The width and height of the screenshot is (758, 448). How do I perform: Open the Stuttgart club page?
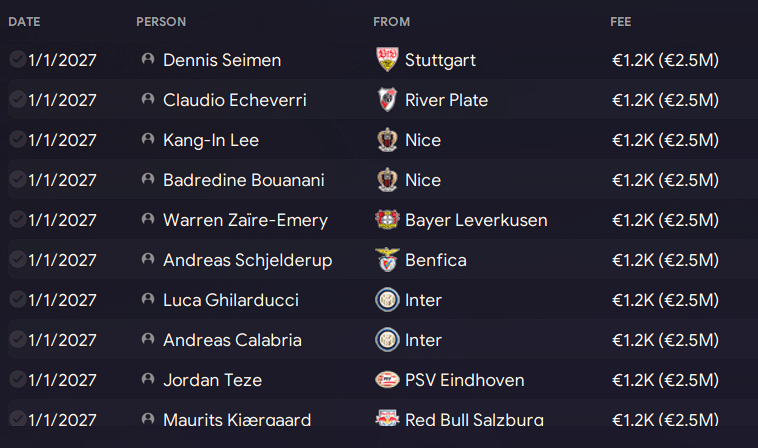[440, 60]
